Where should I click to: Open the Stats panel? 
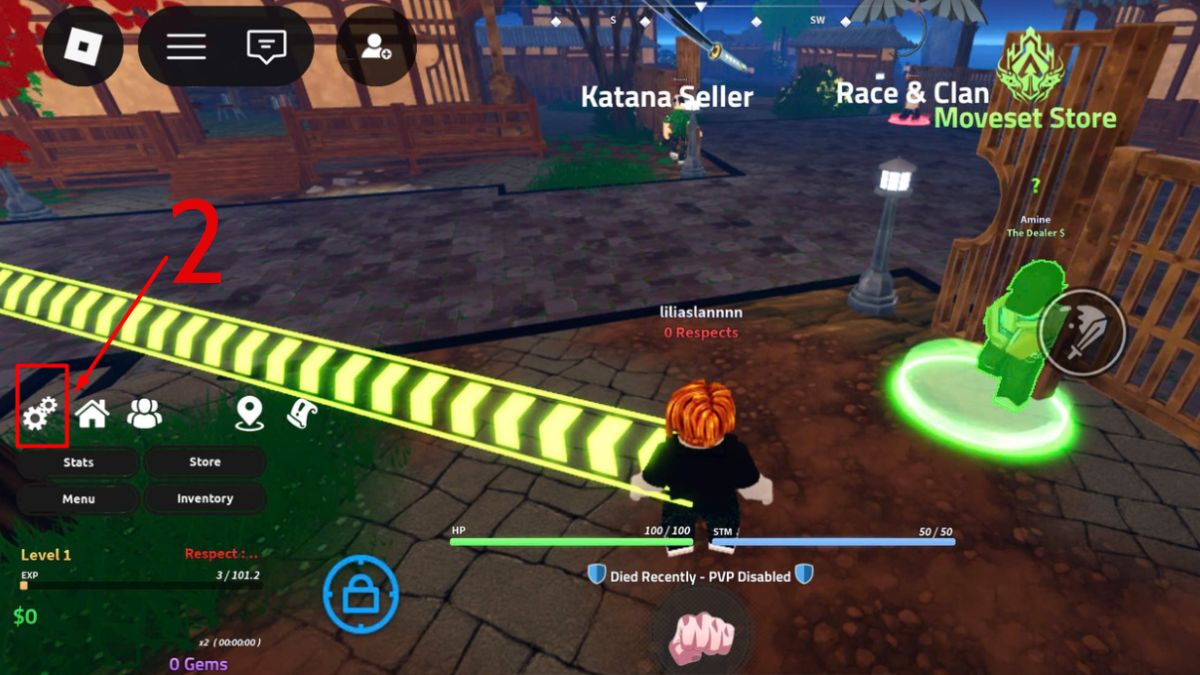pyautogui.click(x=78, y=462)
